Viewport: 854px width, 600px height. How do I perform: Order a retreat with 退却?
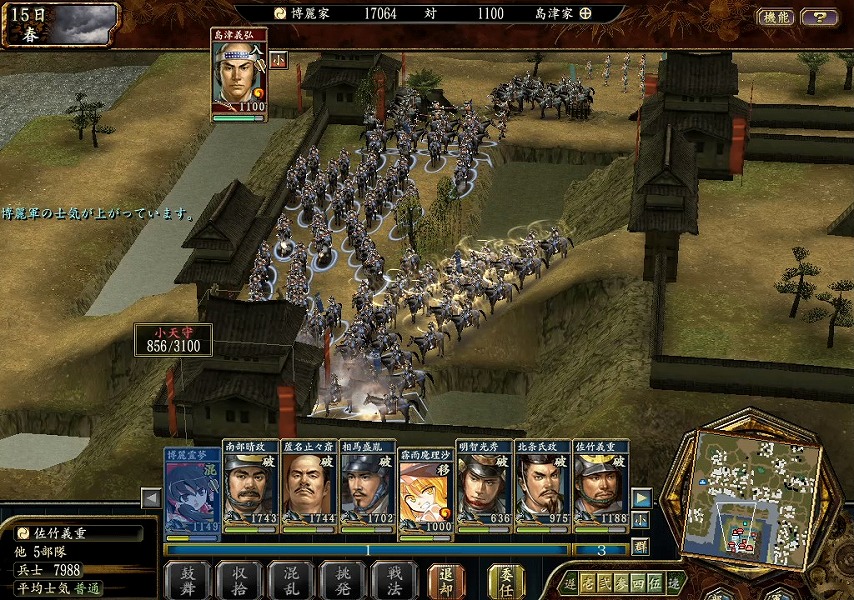446,580
